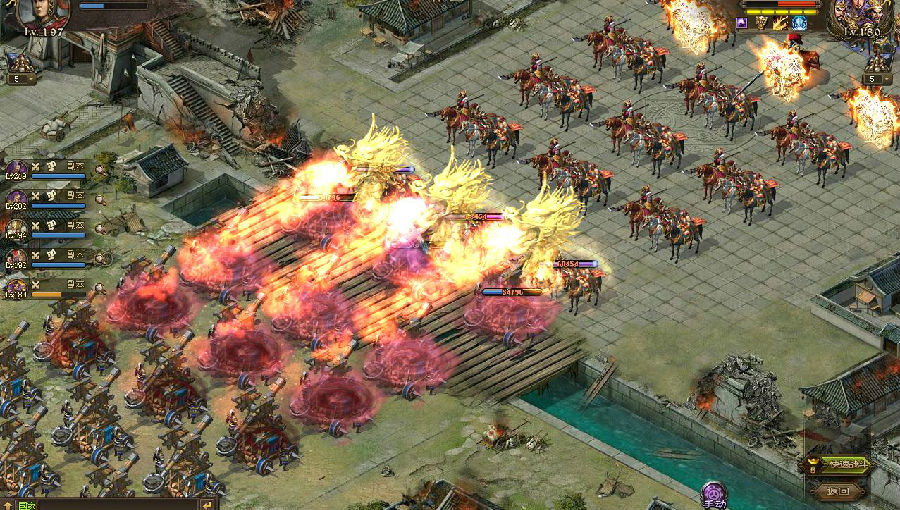Select the first hero in the roster list
900x510 pixels.
pyautogui.click(x=17, y=169)
